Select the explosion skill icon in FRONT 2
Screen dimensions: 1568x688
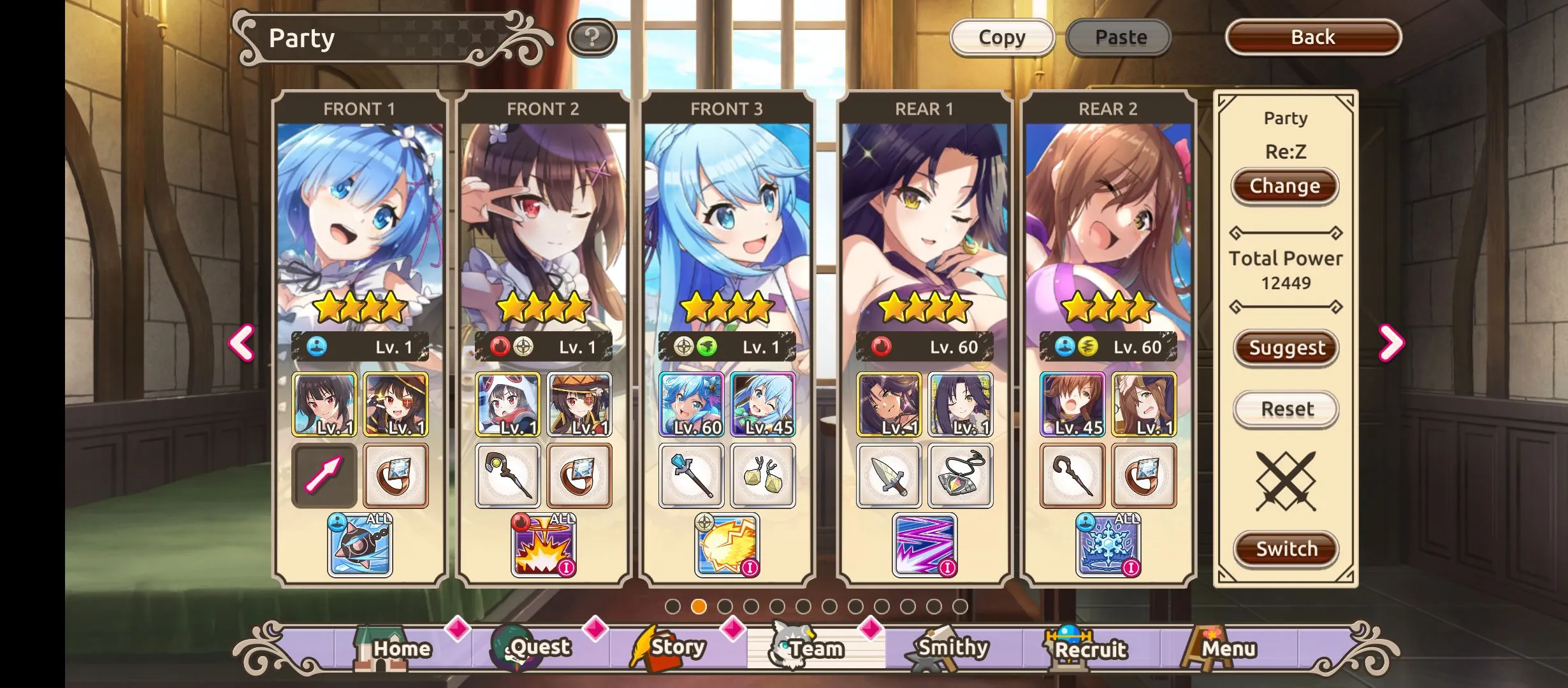(x=544, y=545)
